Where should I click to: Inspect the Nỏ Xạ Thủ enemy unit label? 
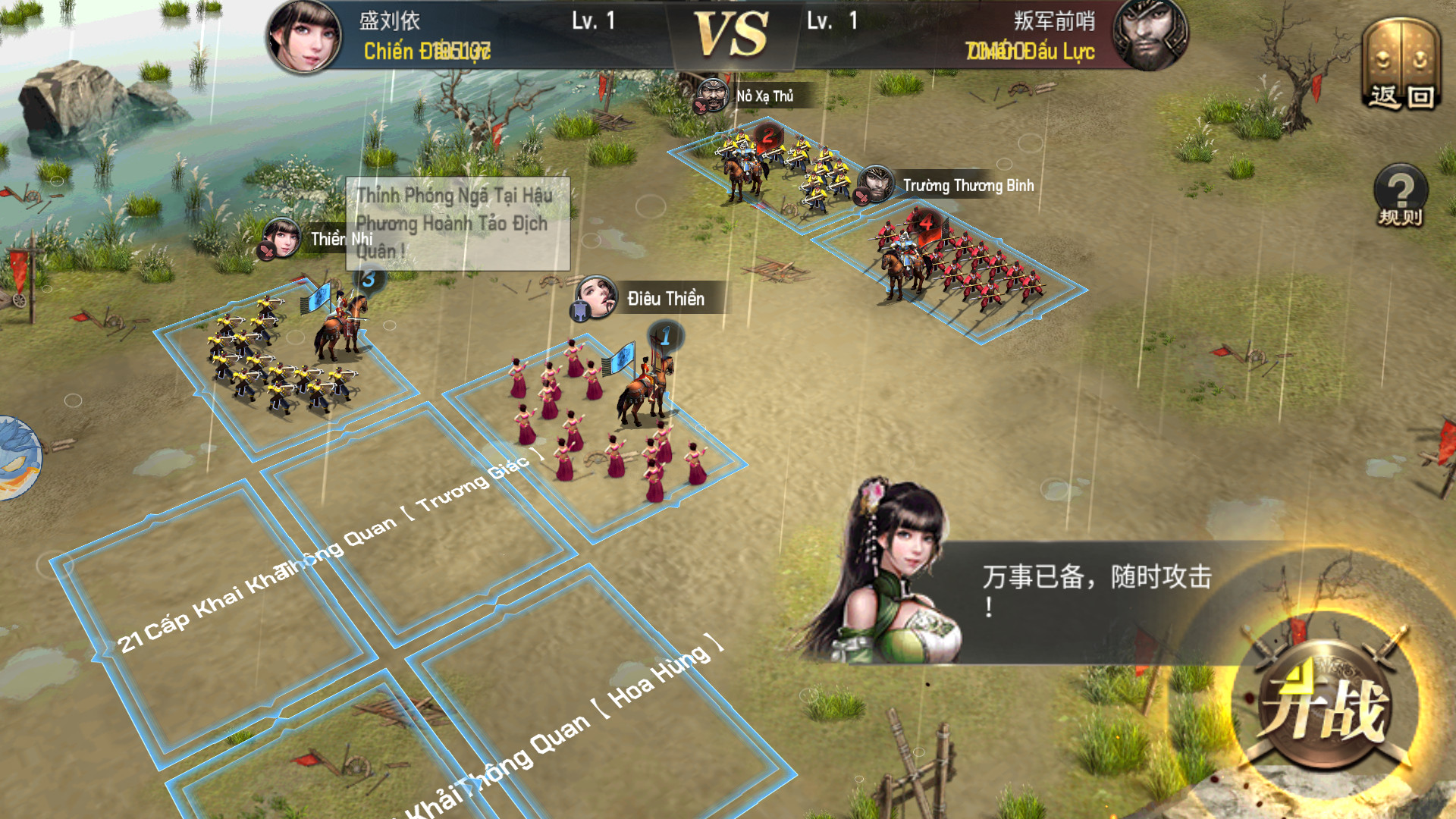(x=764, y=96)
